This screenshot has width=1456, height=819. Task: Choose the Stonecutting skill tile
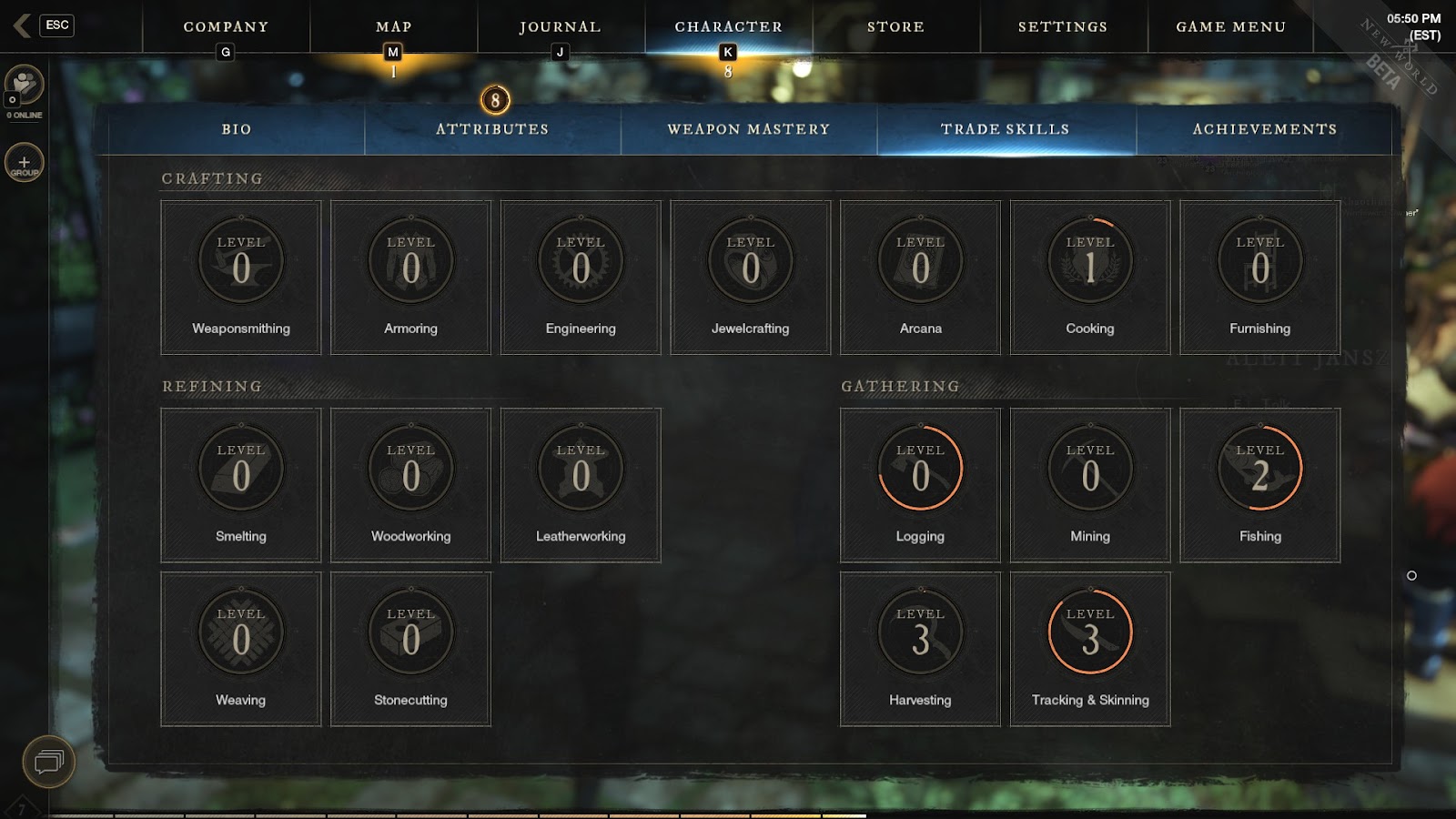pyautogui.click(x=410, y=649)
